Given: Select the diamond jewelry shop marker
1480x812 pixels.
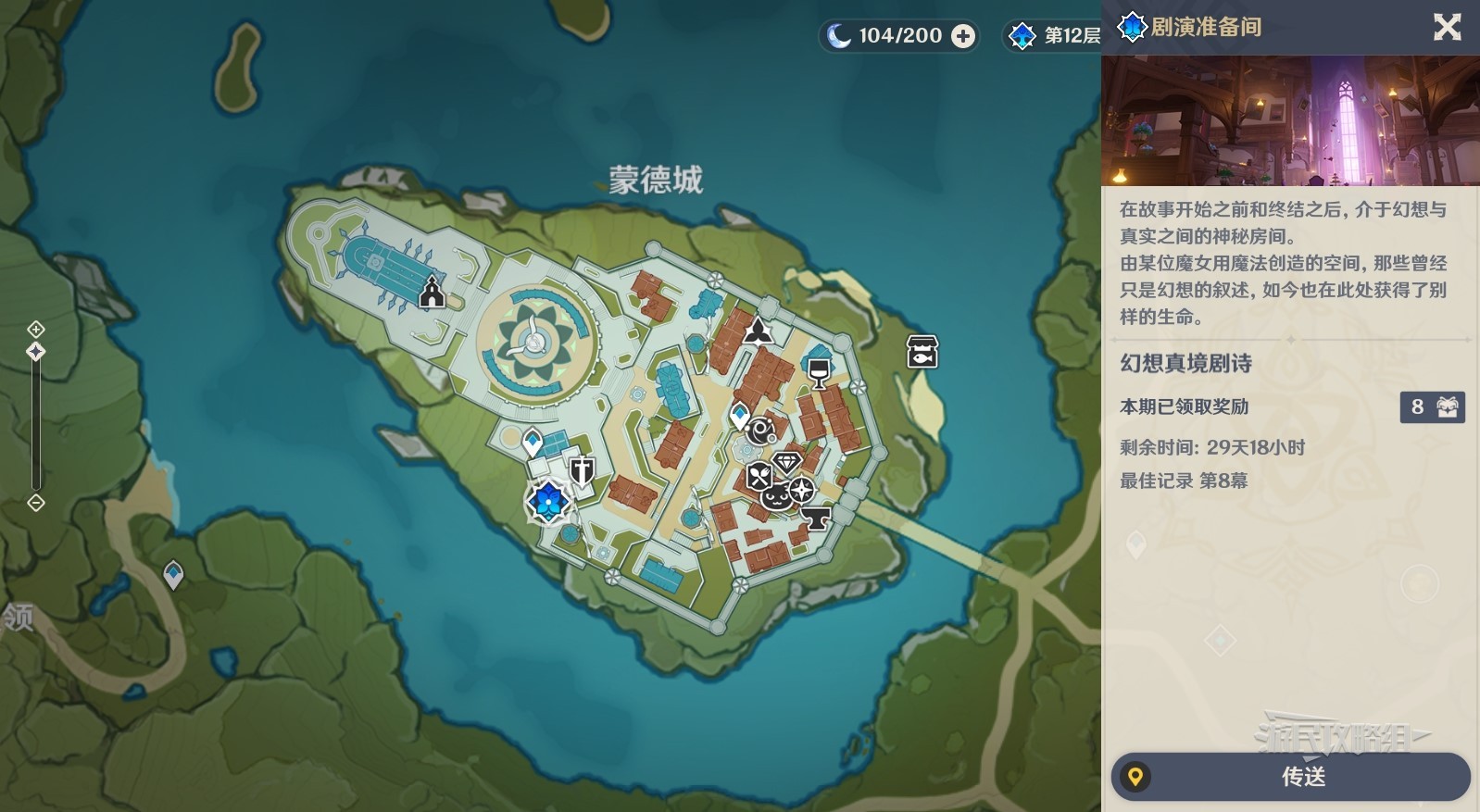Looking at the screenshot, I should tap(786, 462).
